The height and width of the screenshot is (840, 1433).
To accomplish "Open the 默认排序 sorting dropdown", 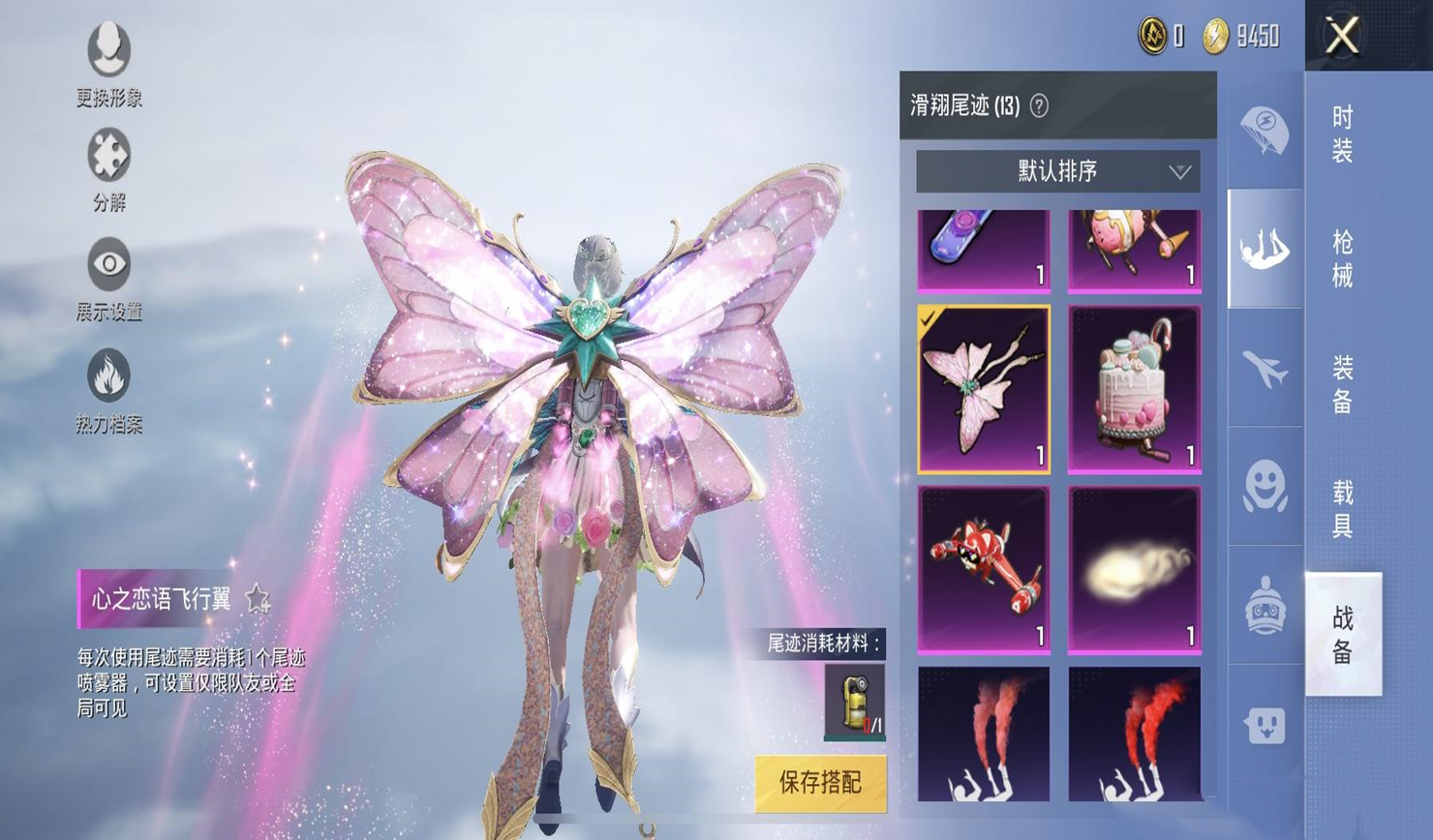I will (1058, 171).
